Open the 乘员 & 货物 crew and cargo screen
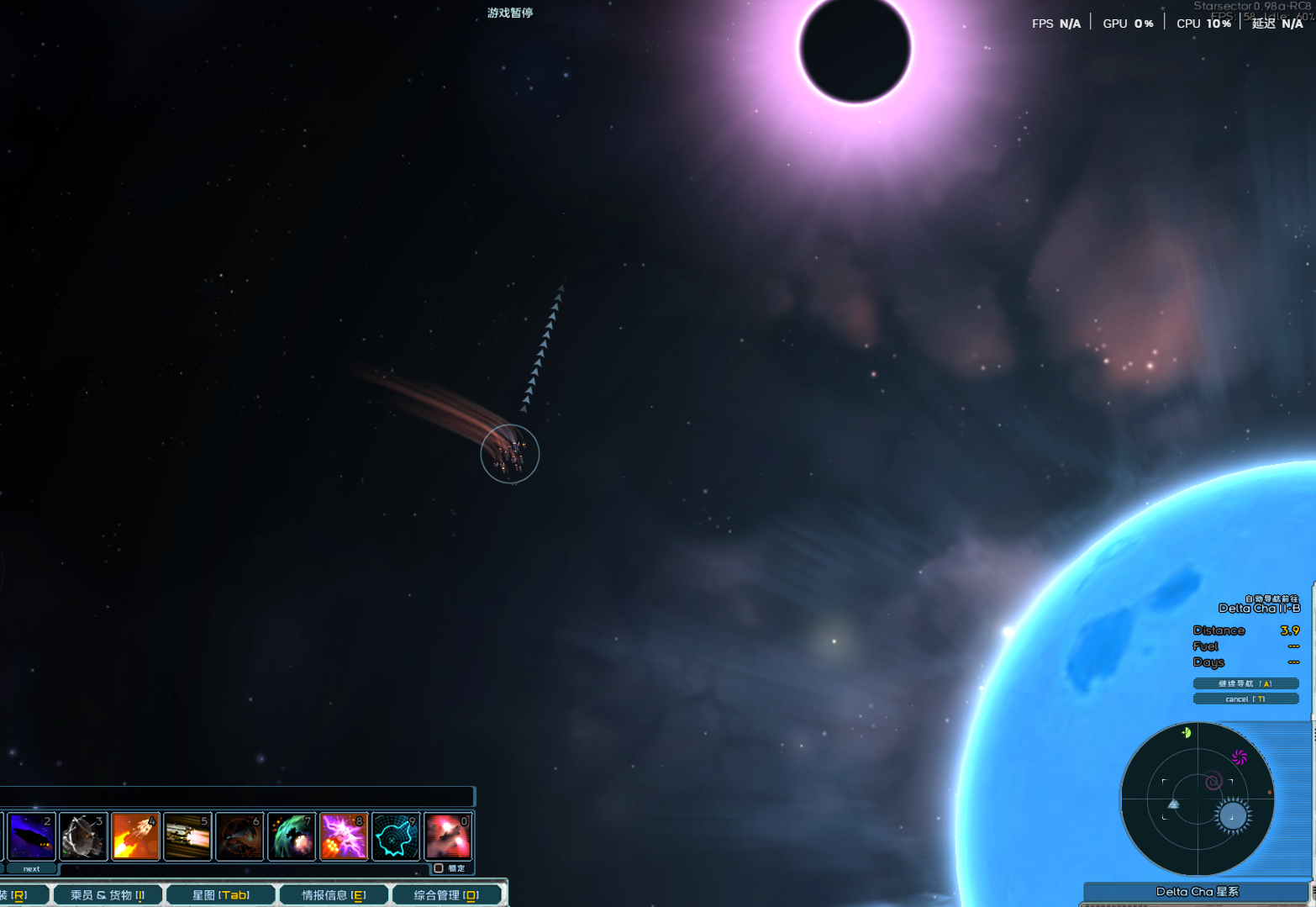Image resolution: width=1316 pixels, height=907 pixels. (108, 895)
